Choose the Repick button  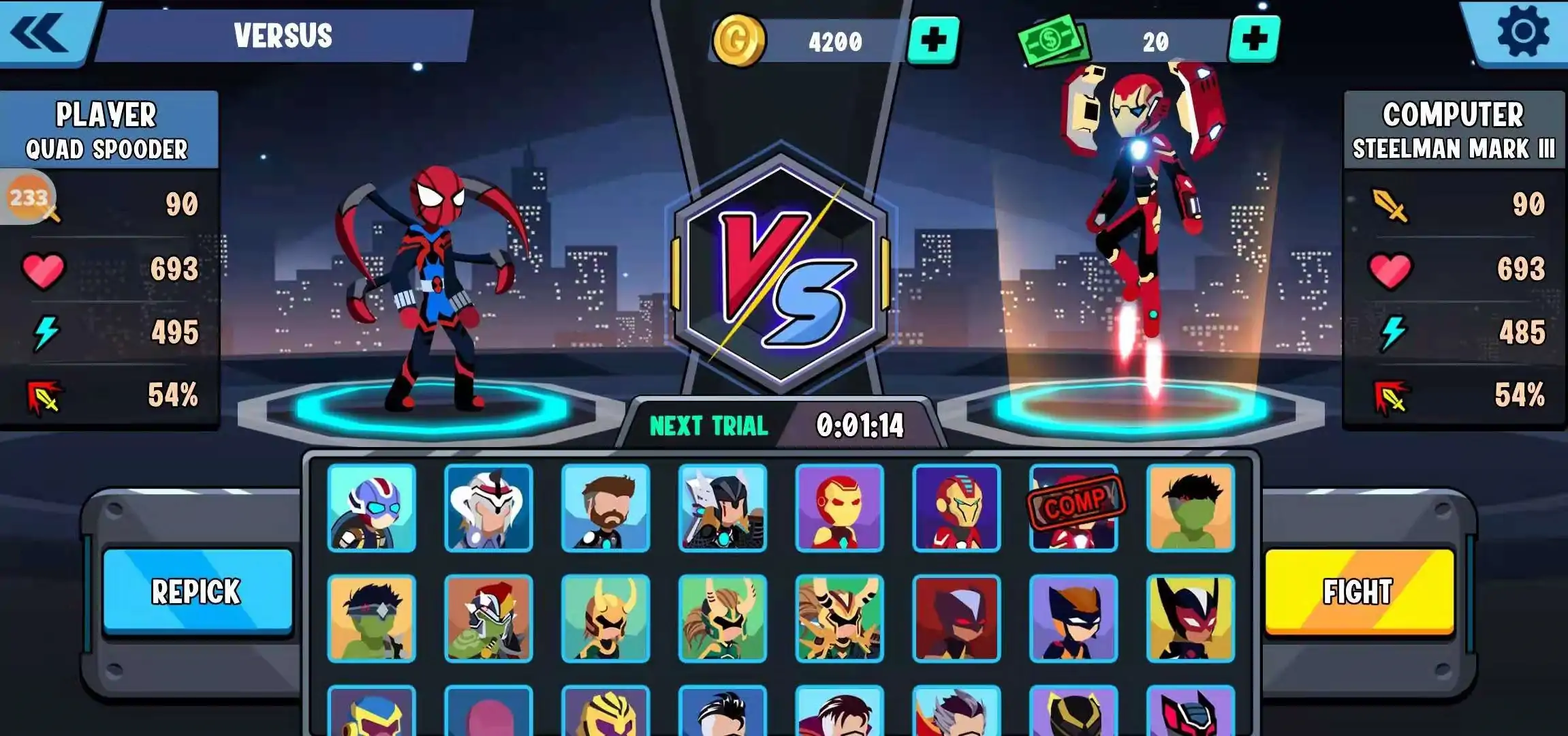pos(198,592)
